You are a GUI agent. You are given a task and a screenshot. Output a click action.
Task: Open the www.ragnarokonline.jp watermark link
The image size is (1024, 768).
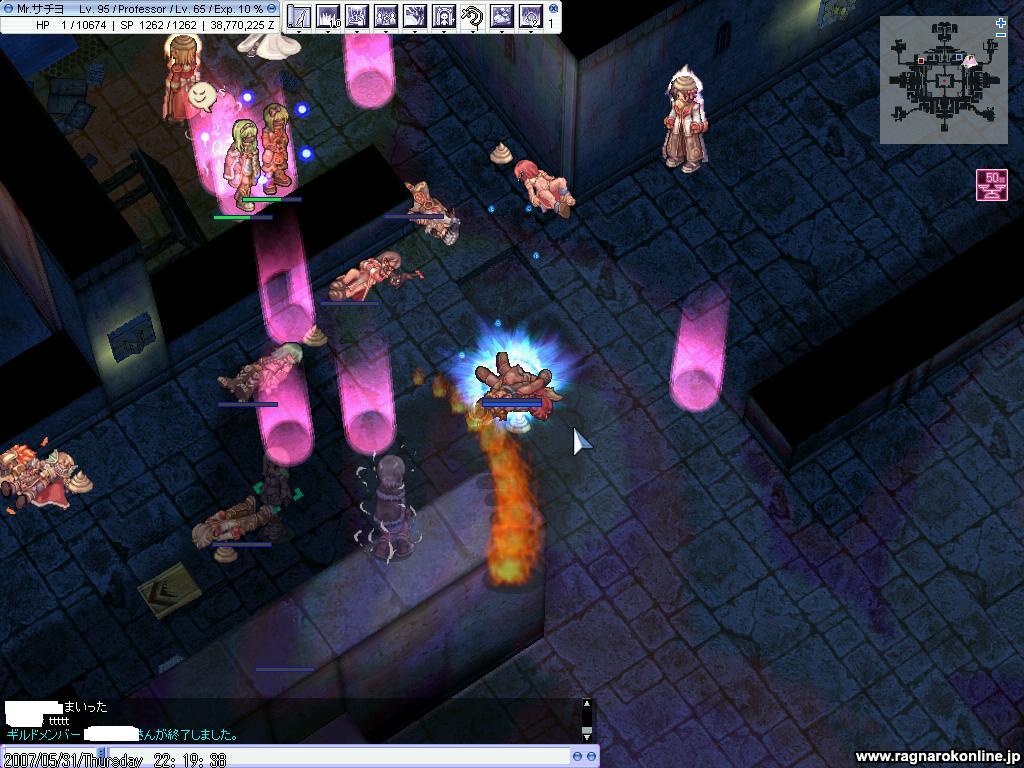(936, 757)
